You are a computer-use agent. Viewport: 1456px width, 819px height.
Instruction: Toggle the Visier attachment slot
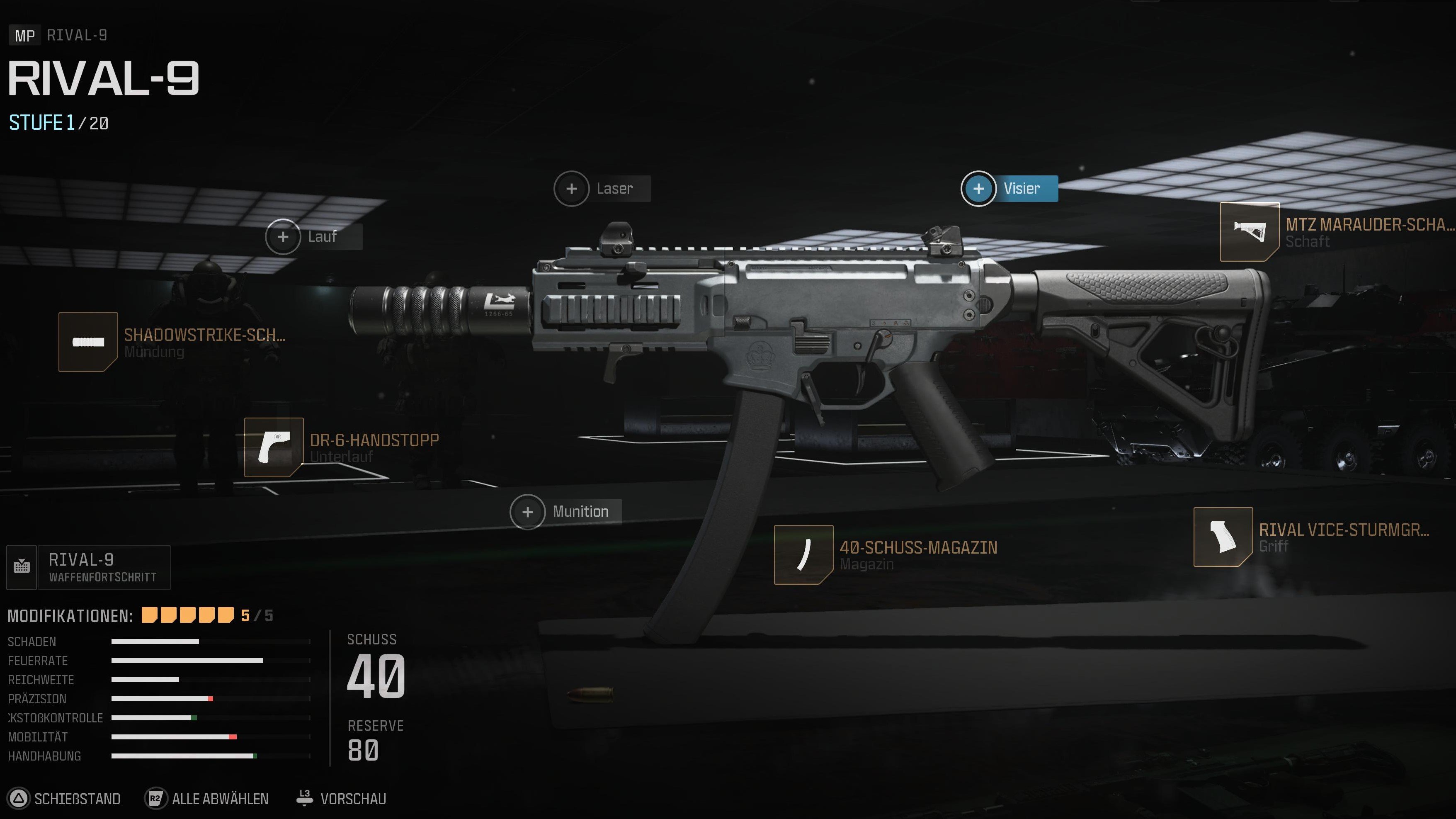click(978, 189)
